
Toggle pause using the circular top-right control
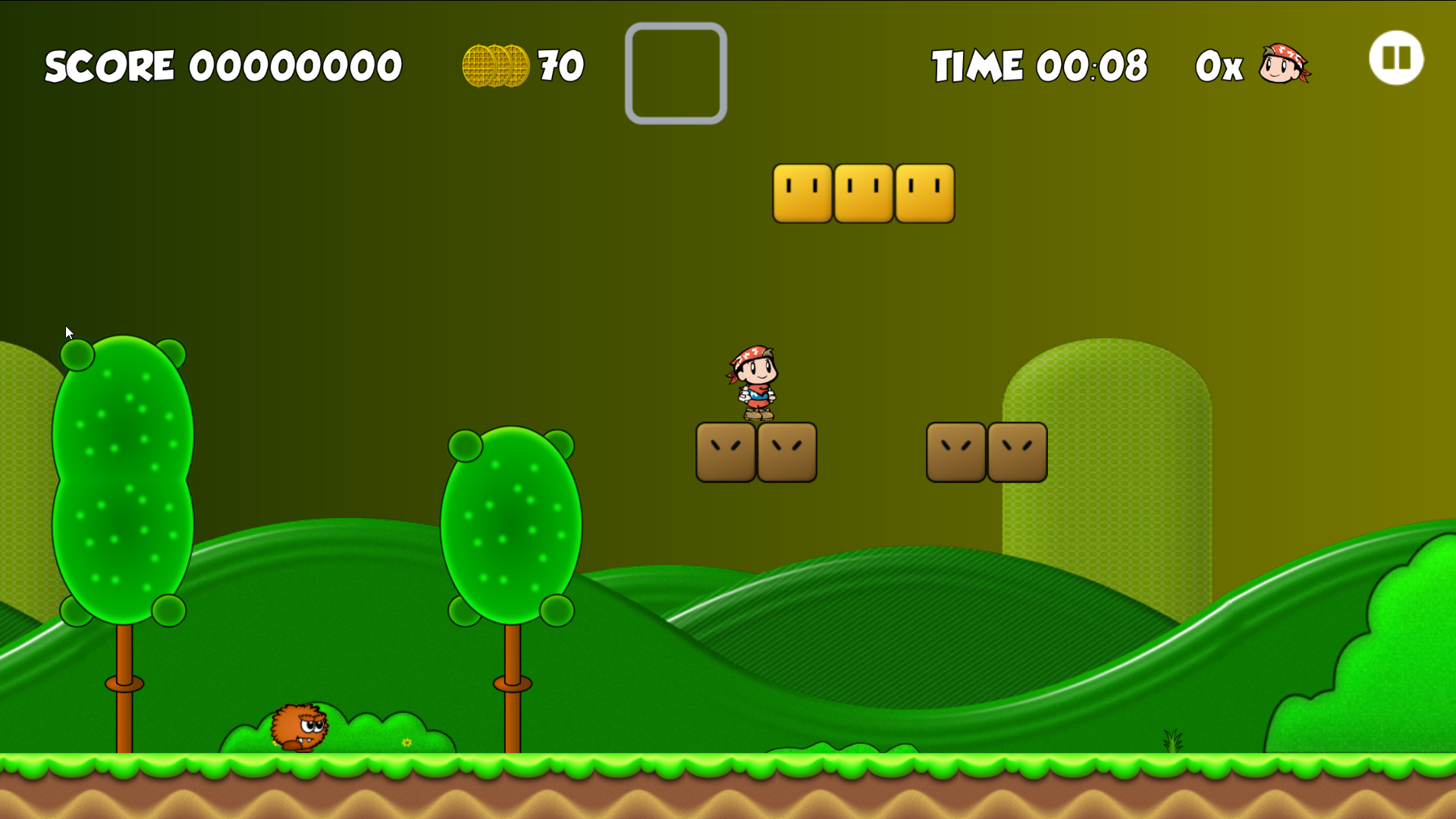pos(1396,58)
